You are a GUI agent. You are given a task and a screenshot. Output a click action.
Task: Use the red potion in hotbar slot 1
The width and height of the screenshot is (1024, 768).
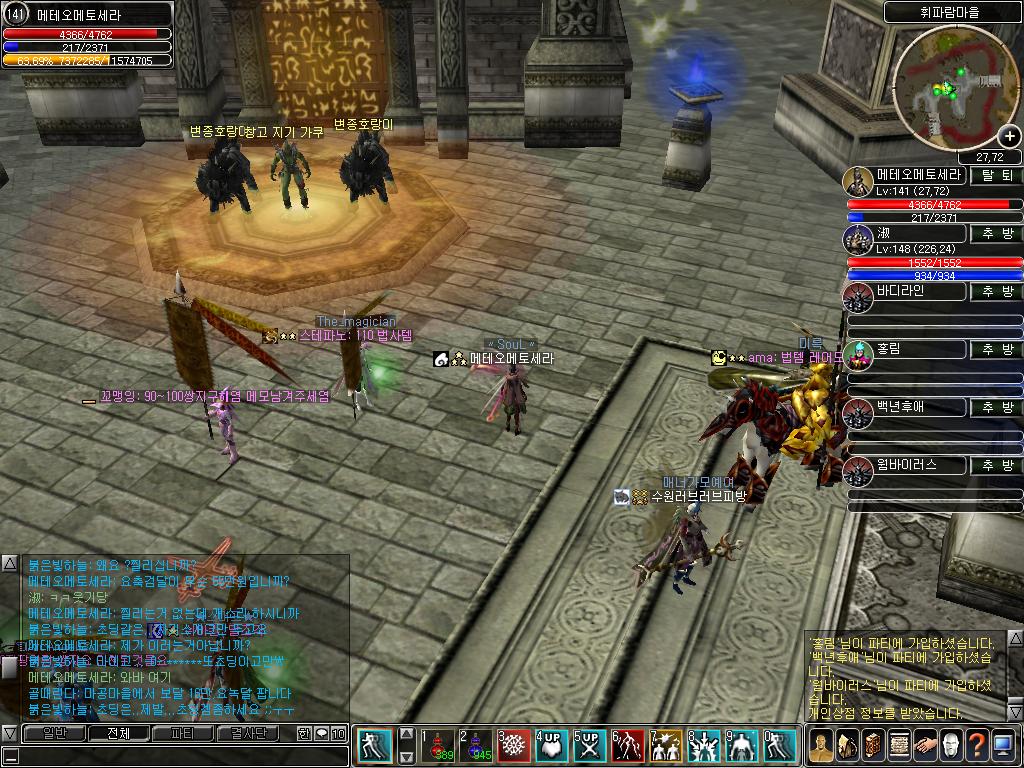coord(437,746)
